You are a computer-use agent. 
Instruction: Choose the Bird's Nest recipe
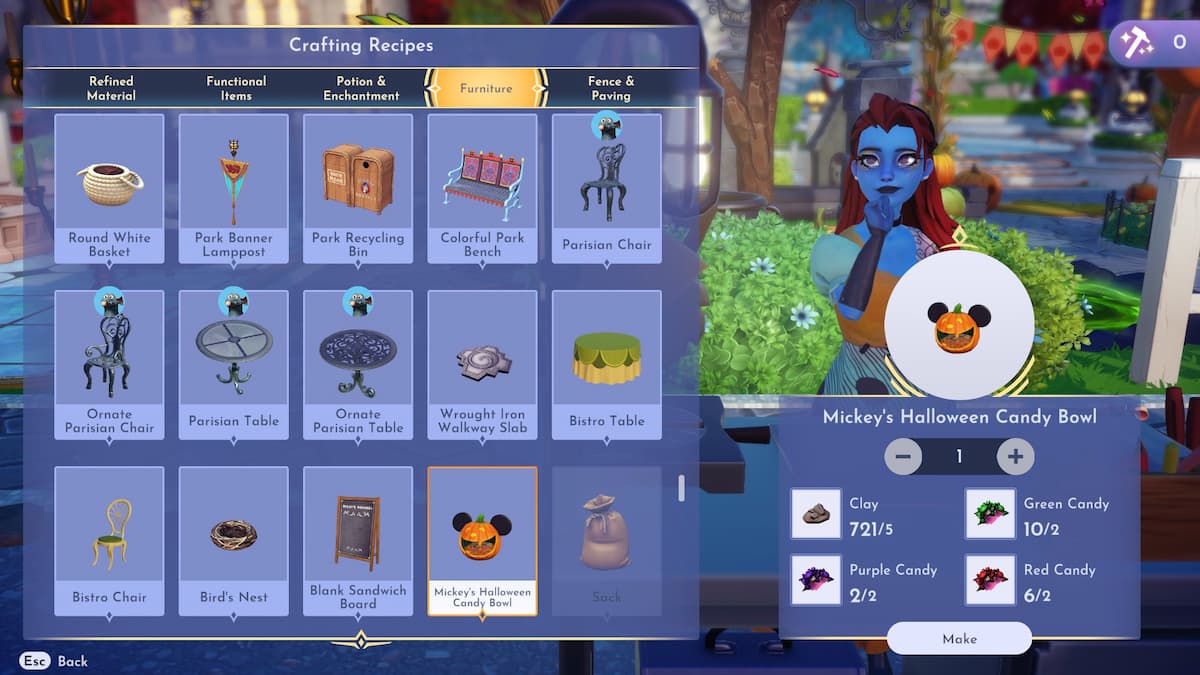coord(234,540)
